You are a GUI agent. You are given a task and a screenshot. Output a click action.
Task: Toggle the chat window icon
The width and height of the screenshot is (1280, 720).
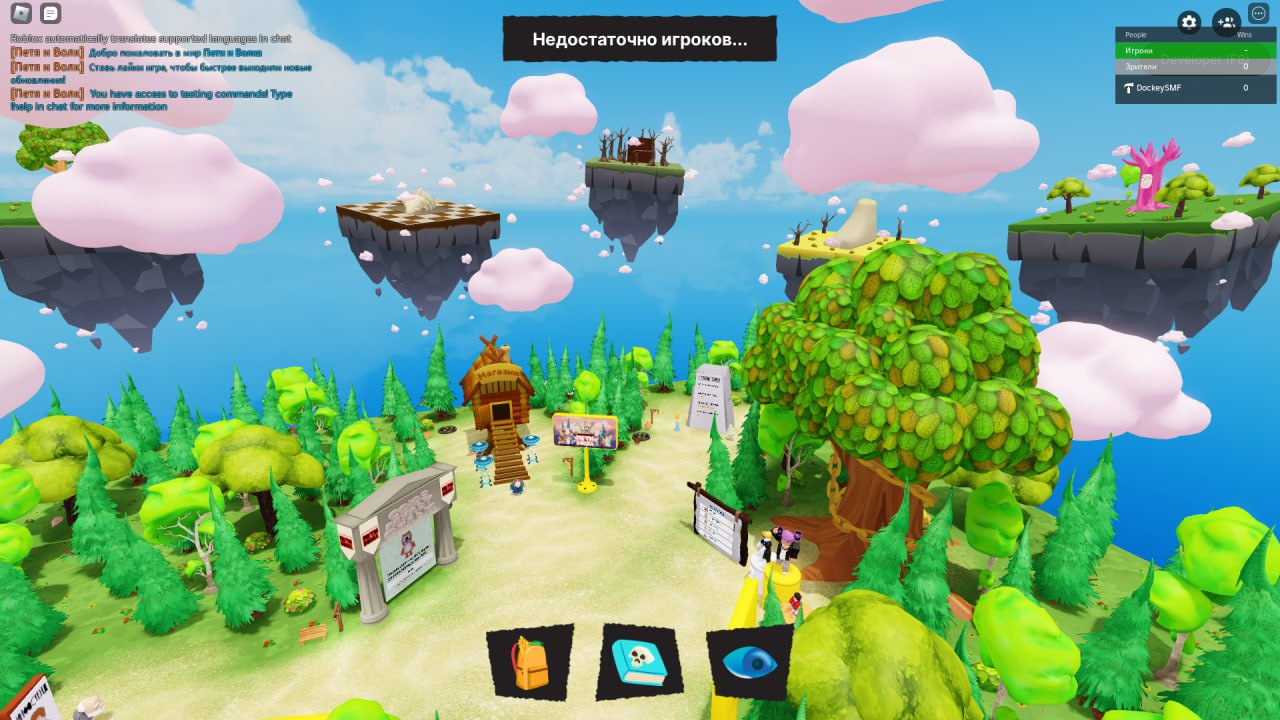51,14
